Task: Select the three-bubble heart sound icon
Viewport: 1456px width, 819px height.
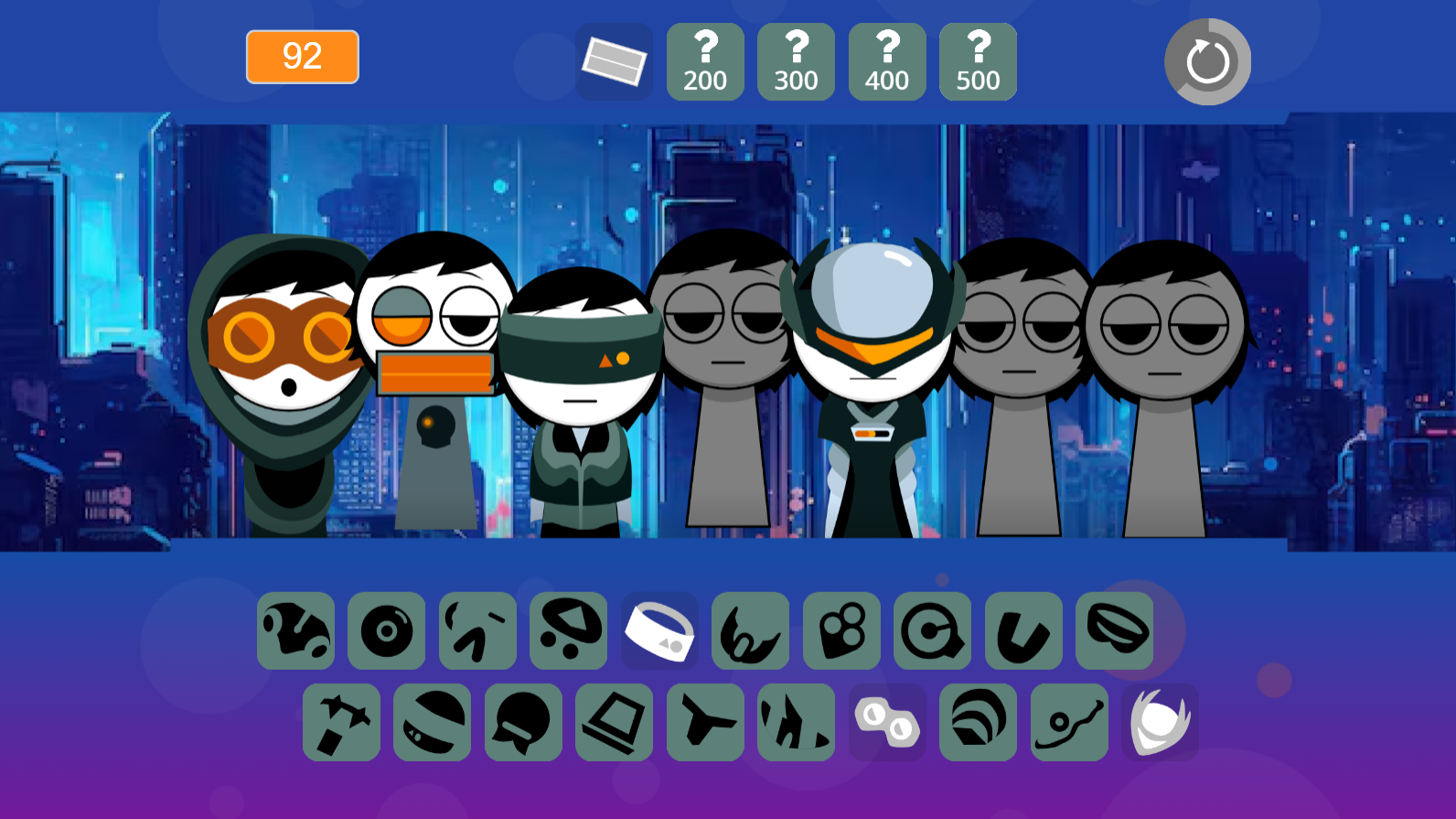Action: [x=841, y=630]
